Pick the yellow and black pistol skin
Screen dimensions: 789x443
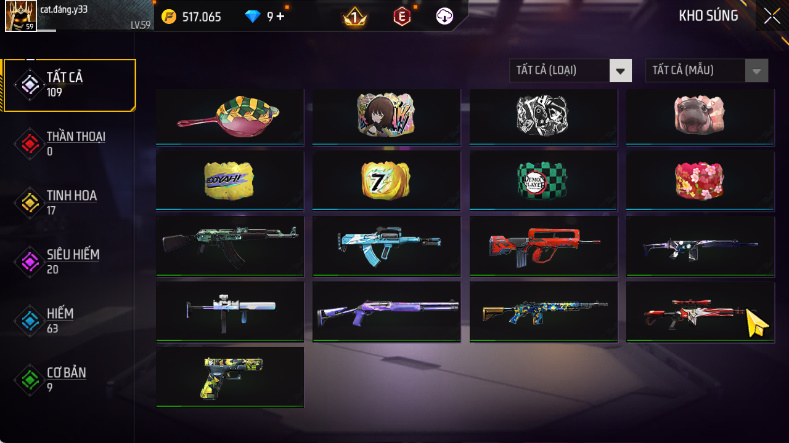230,377
